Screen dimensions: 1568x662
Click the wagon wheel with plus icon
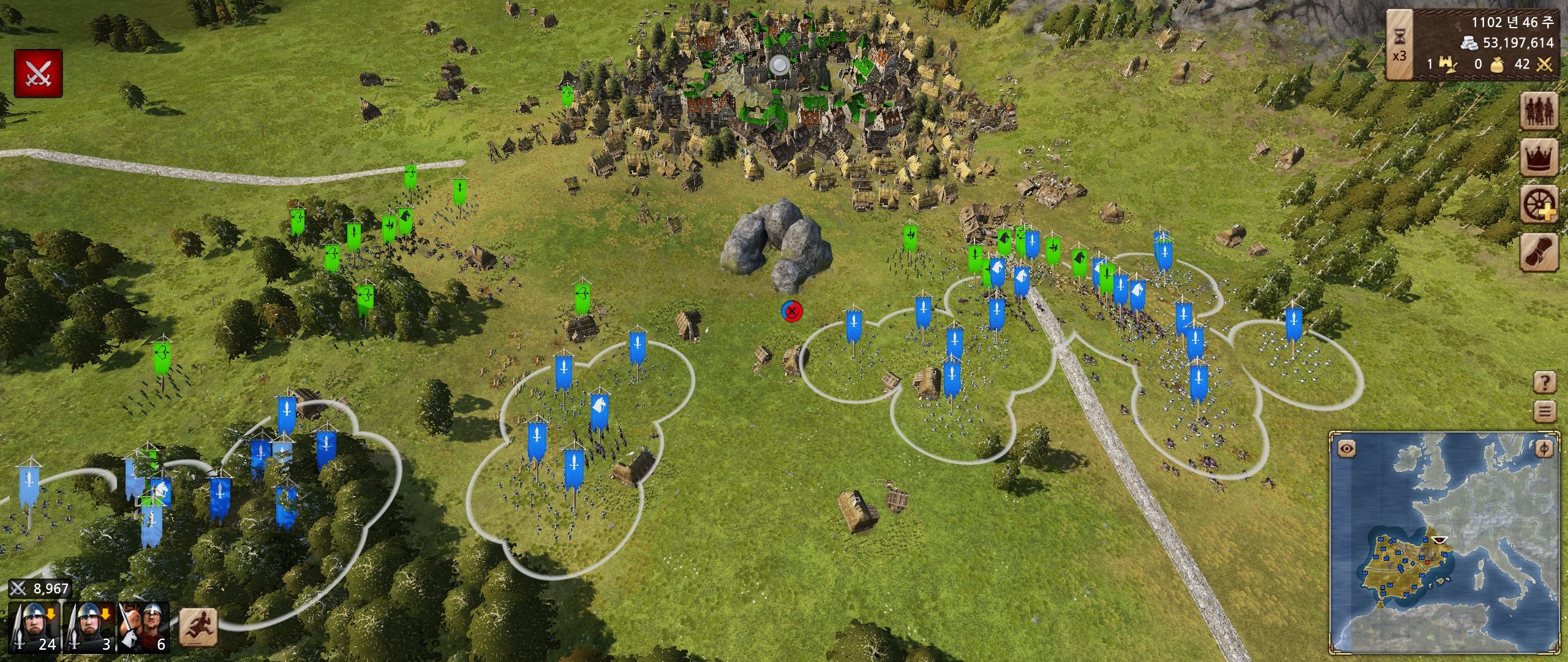pyautogui.click(x=1540, y=204)
